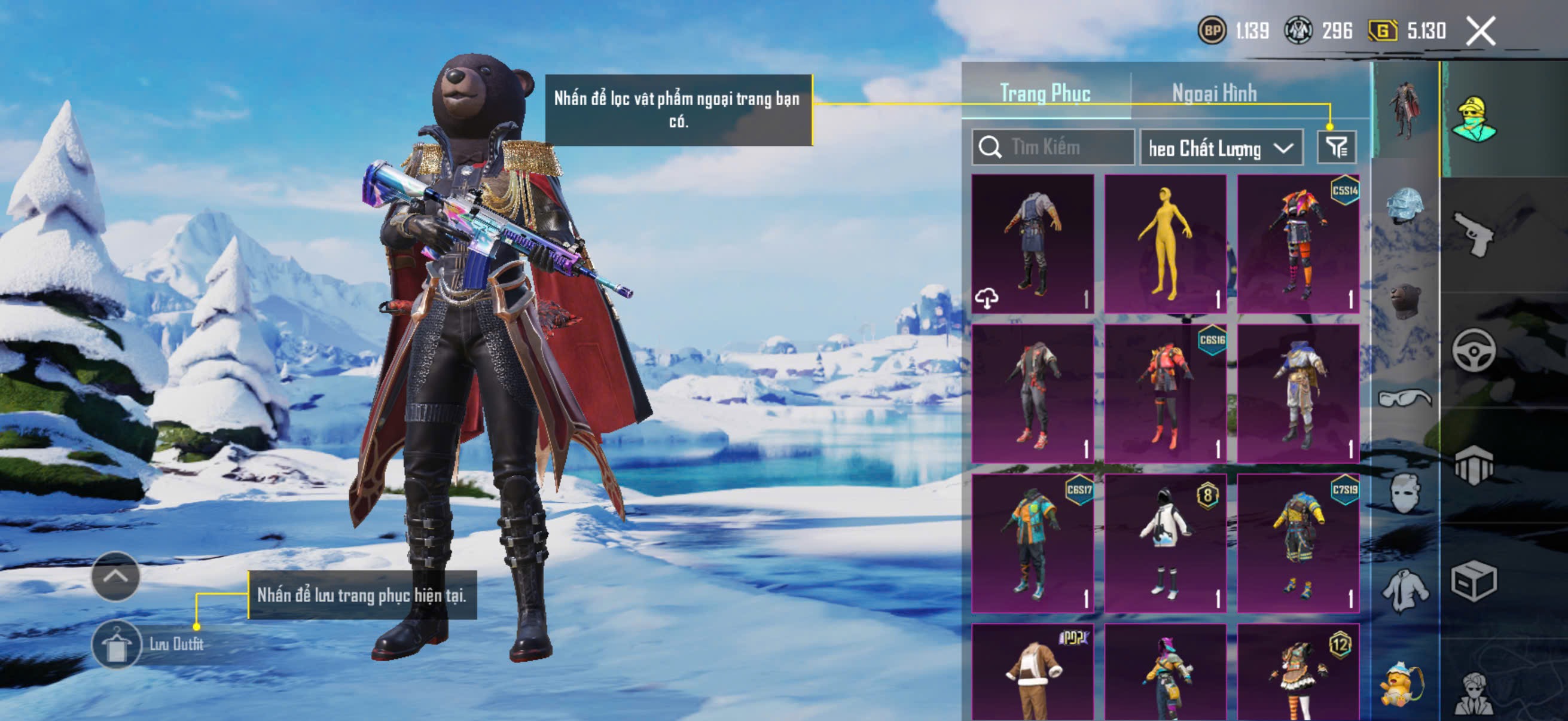
Task: Toggle the owned items filter button
Action: click(x=1336, y=147)
